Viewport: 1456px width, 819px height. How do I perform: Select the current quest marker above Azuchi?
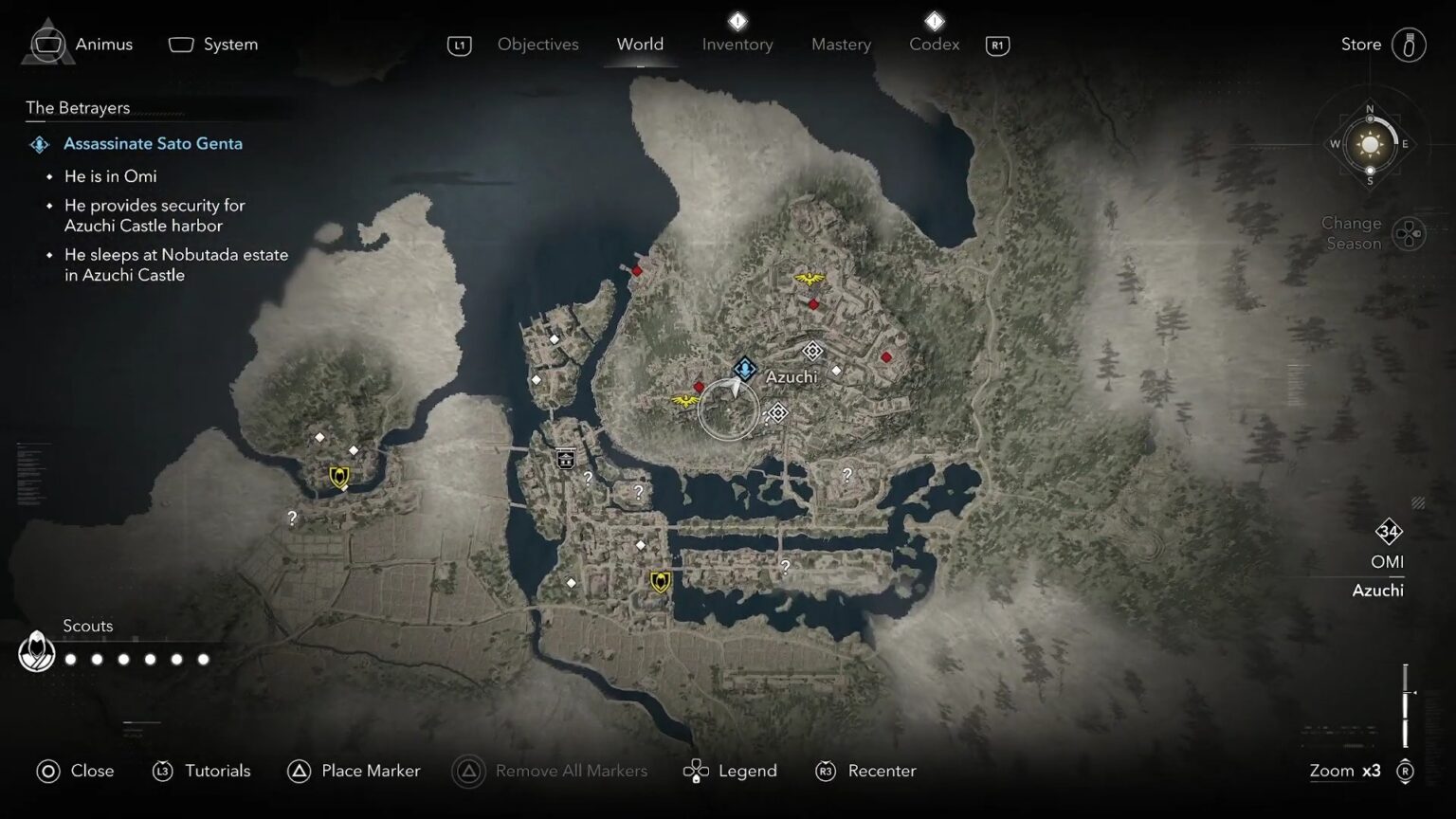(x=745, y=370)
